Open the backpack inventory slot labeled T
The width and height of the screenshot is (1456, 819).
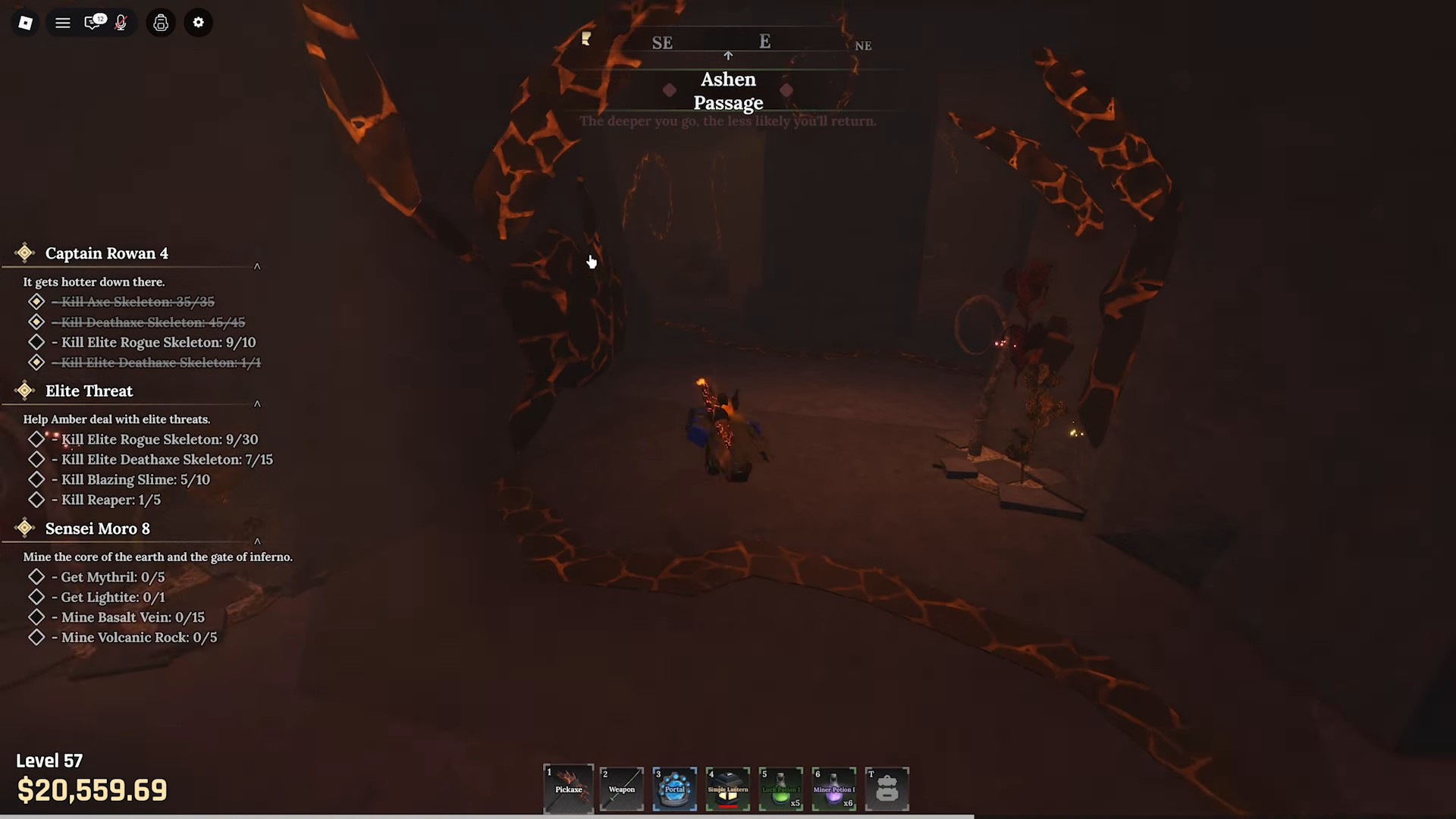[886, 789]
